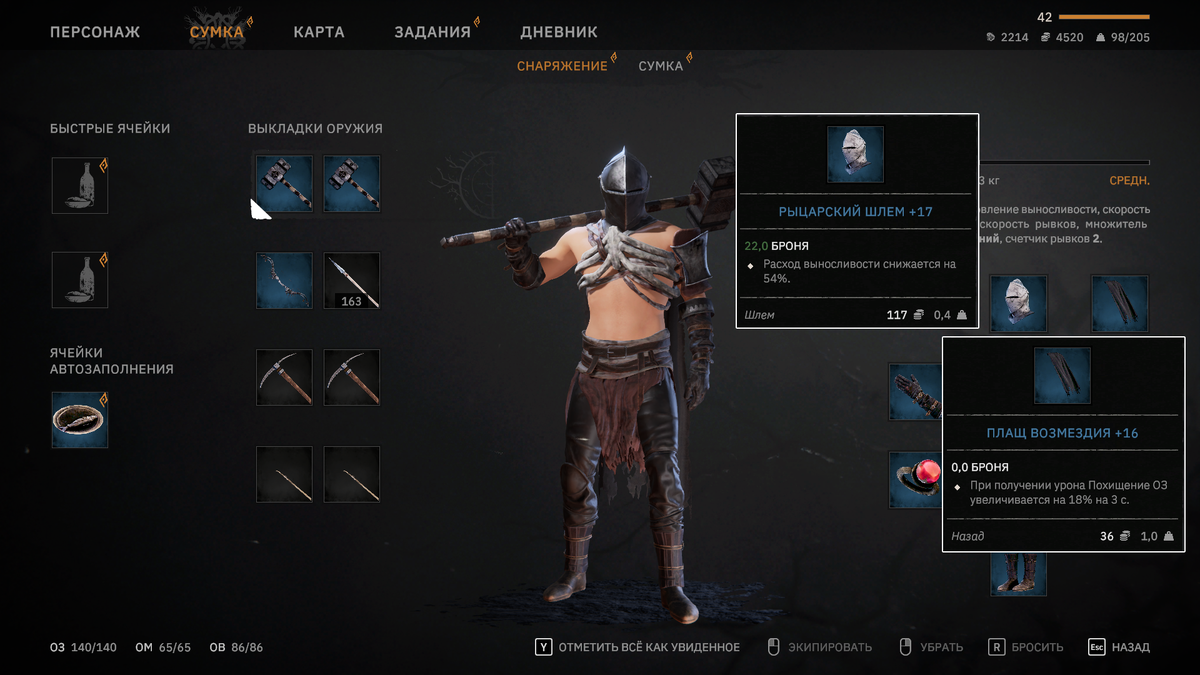
Task: Switch to the КАРТА map tab
Action: [x=319, y=32]
